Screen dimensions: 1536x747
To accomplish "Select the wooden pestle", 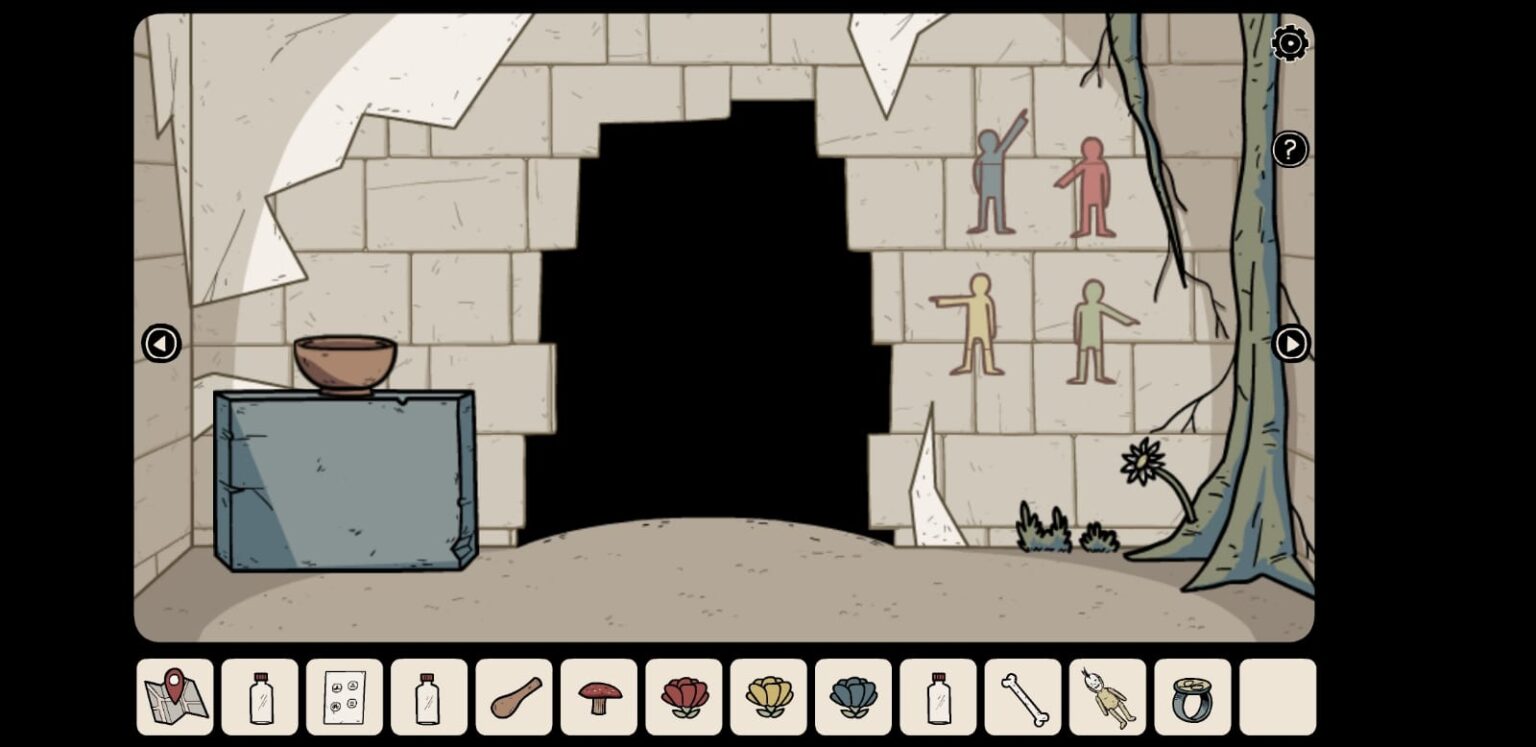I will 513,697.
